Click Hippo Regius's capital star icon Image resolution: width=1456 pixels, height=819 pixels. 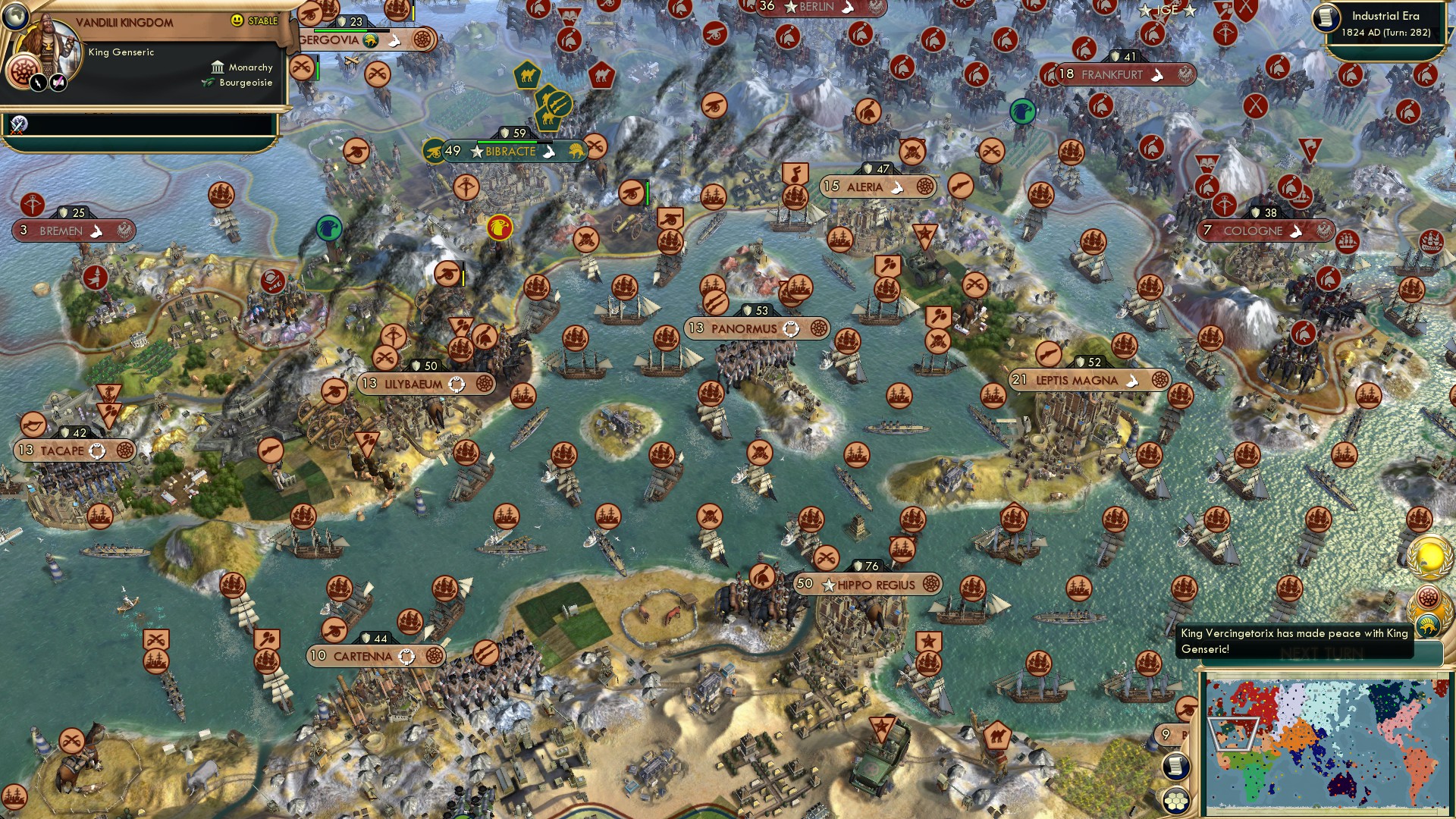(x=829, y=585)
